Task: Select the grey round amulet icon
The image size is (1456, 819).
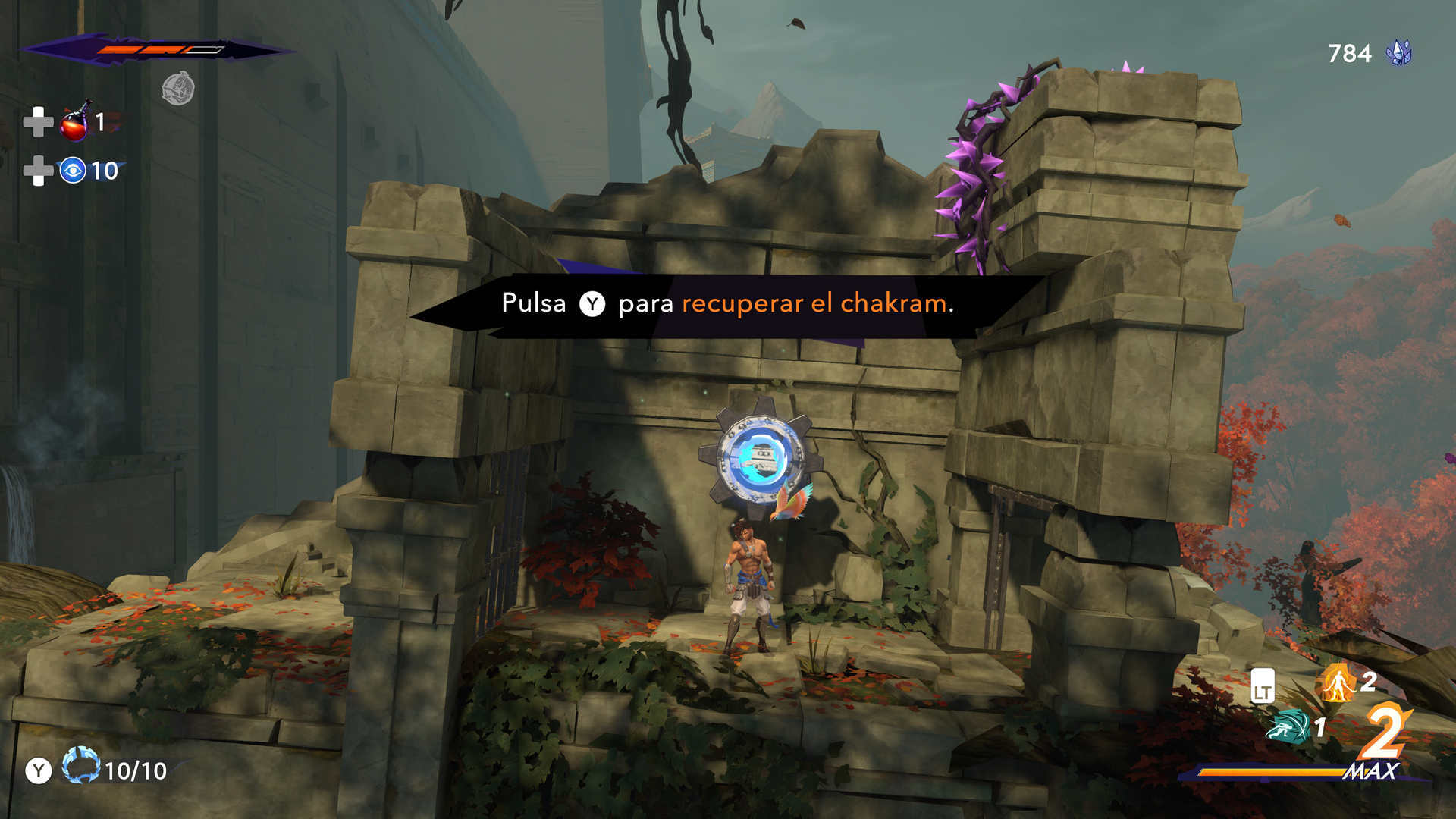Action: click(x=178, y=89)
